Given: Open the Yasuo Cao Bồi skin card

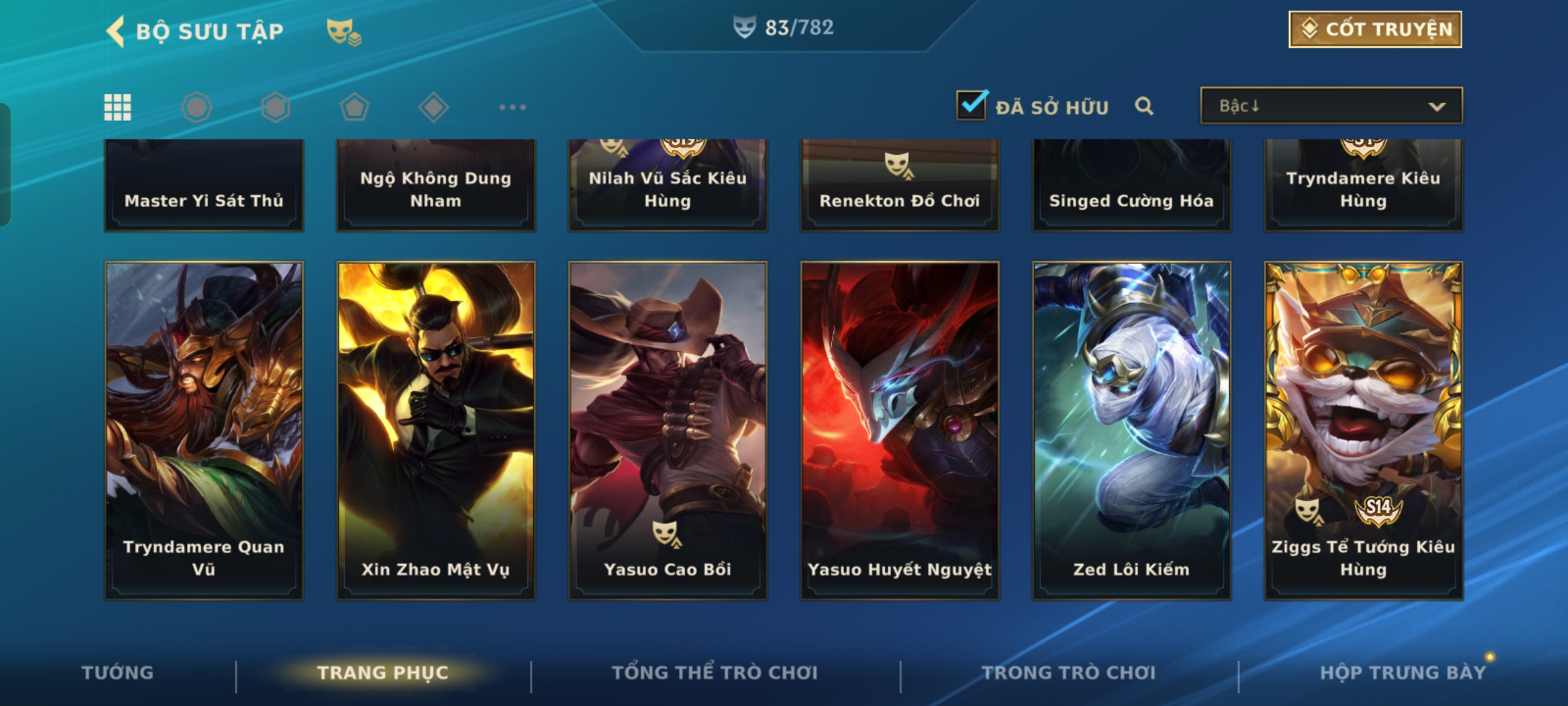Looking at the screenshot, I should [668, 430].
